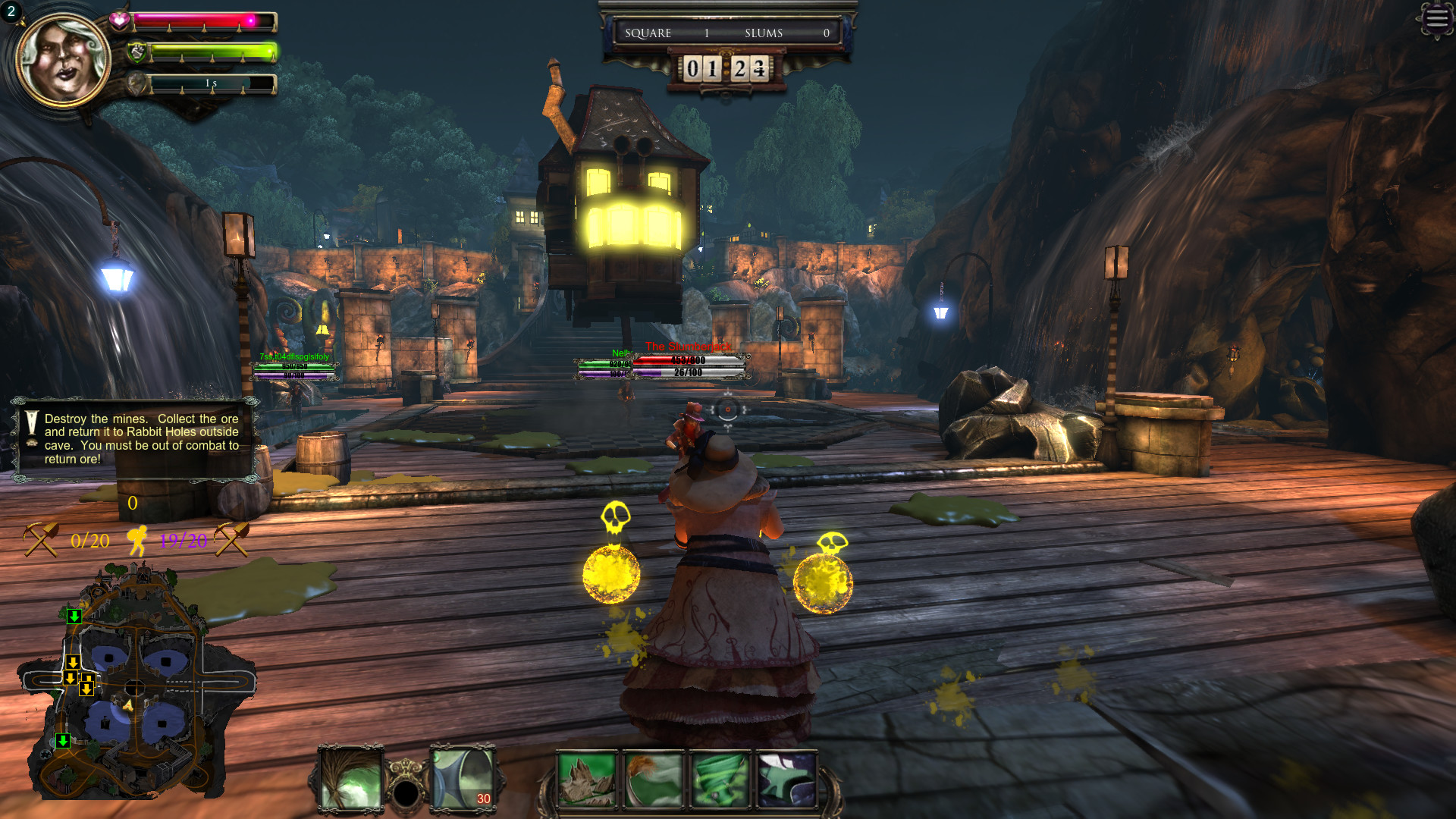Click the yellow ore carrier miner icon
This screenshot has height=819, width=1456.
pyautogui.click(x=139, y=538)
